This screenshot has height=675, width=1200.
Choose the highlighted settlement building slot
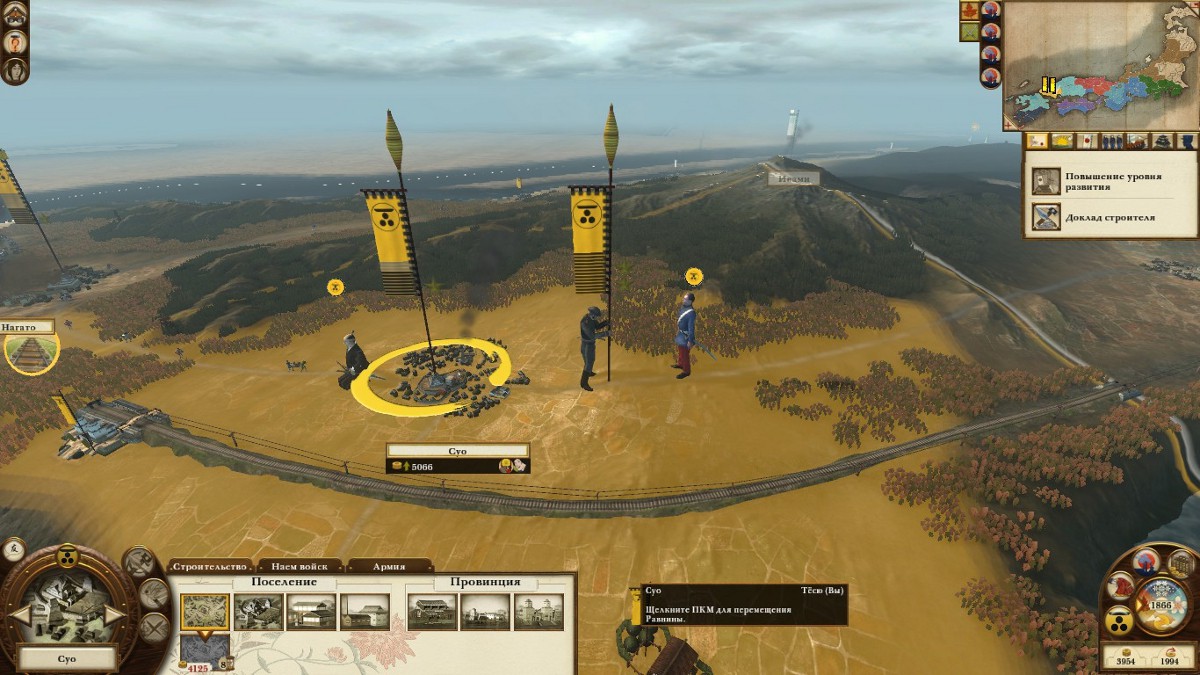(x=205, y=612)
